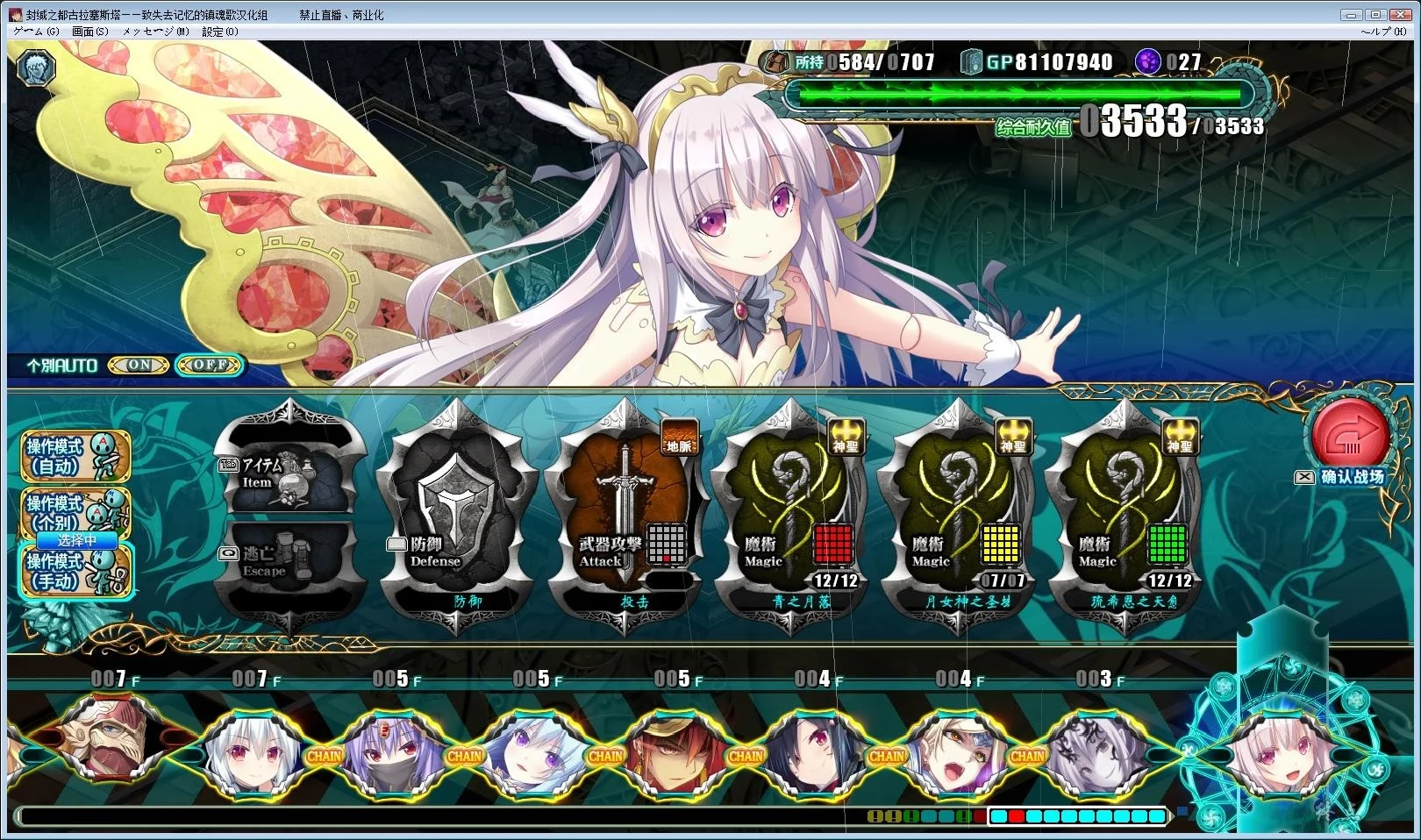Open the ゲーム menu in menu bar
Screen dimensions: 1421x840
(36, 32)
